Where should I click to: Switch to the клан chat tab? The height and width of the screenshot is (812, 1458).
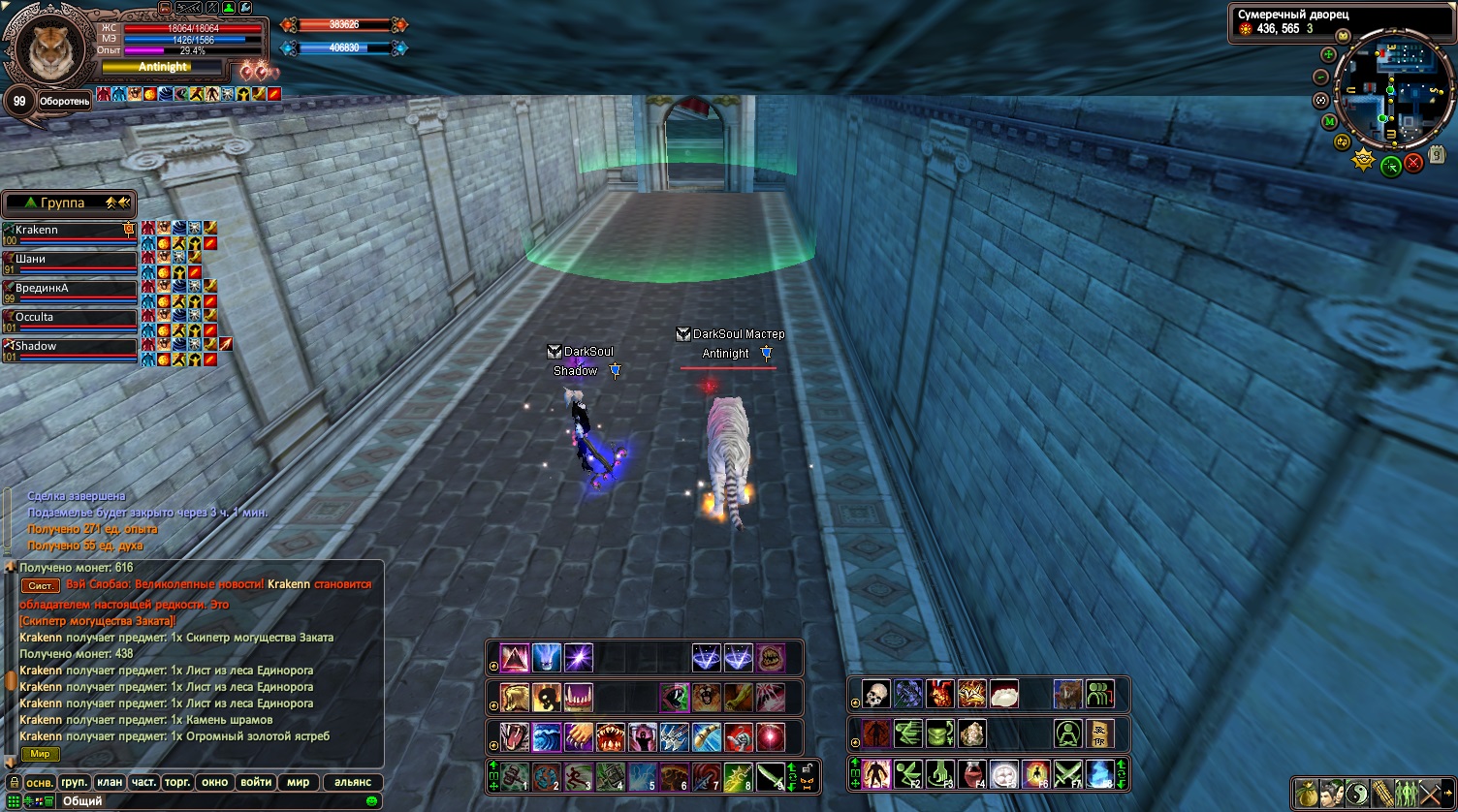(110, 783)
